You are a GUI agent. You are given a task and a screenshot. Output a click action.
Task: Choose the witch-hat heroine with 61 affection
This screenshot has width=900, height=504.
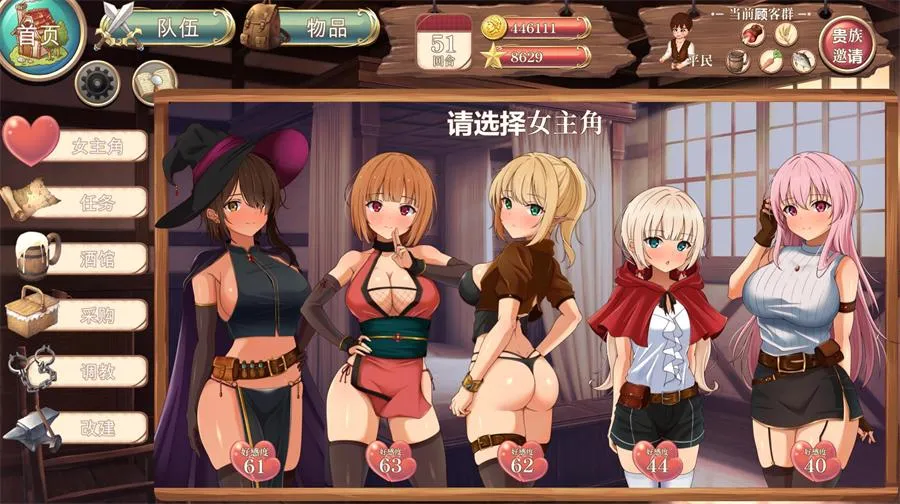(x=250, y=310)
